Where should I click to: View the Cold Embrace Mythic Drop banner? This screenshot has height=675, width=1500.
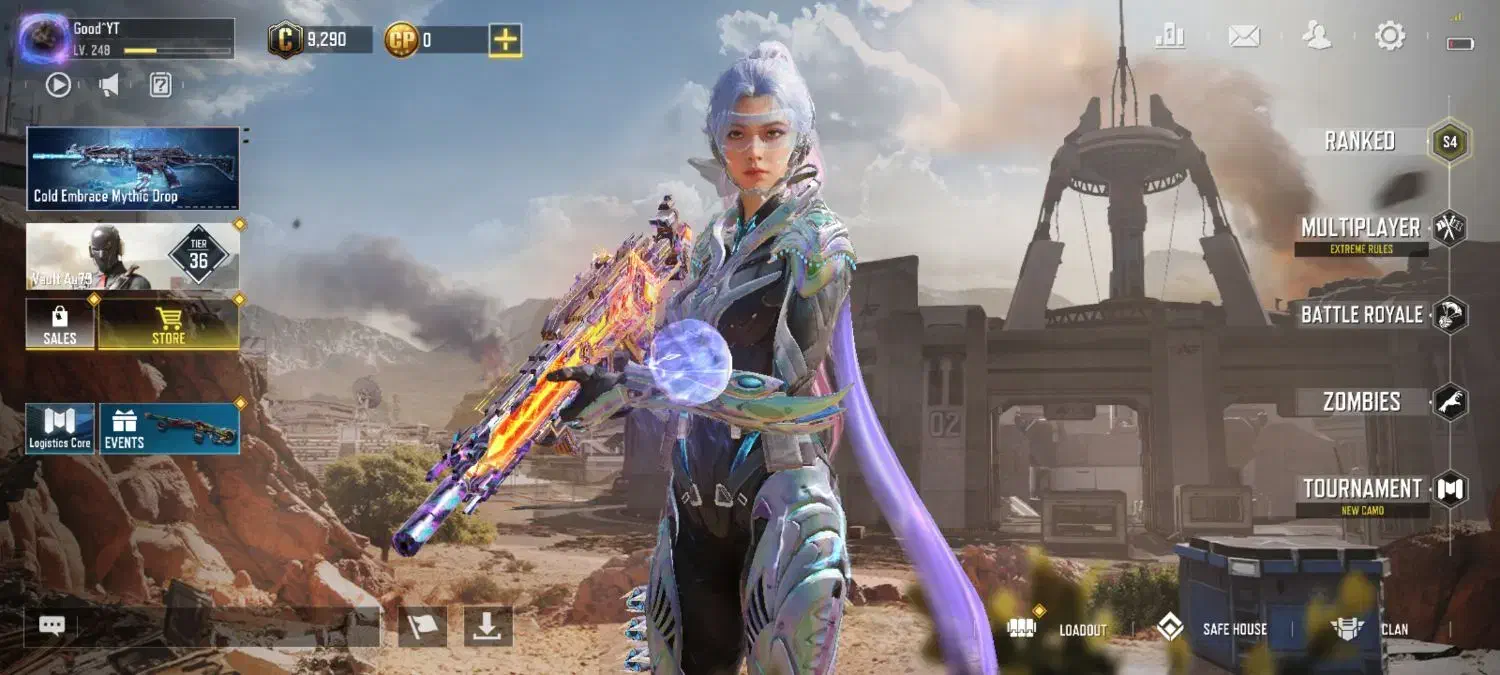click(133, 168)
